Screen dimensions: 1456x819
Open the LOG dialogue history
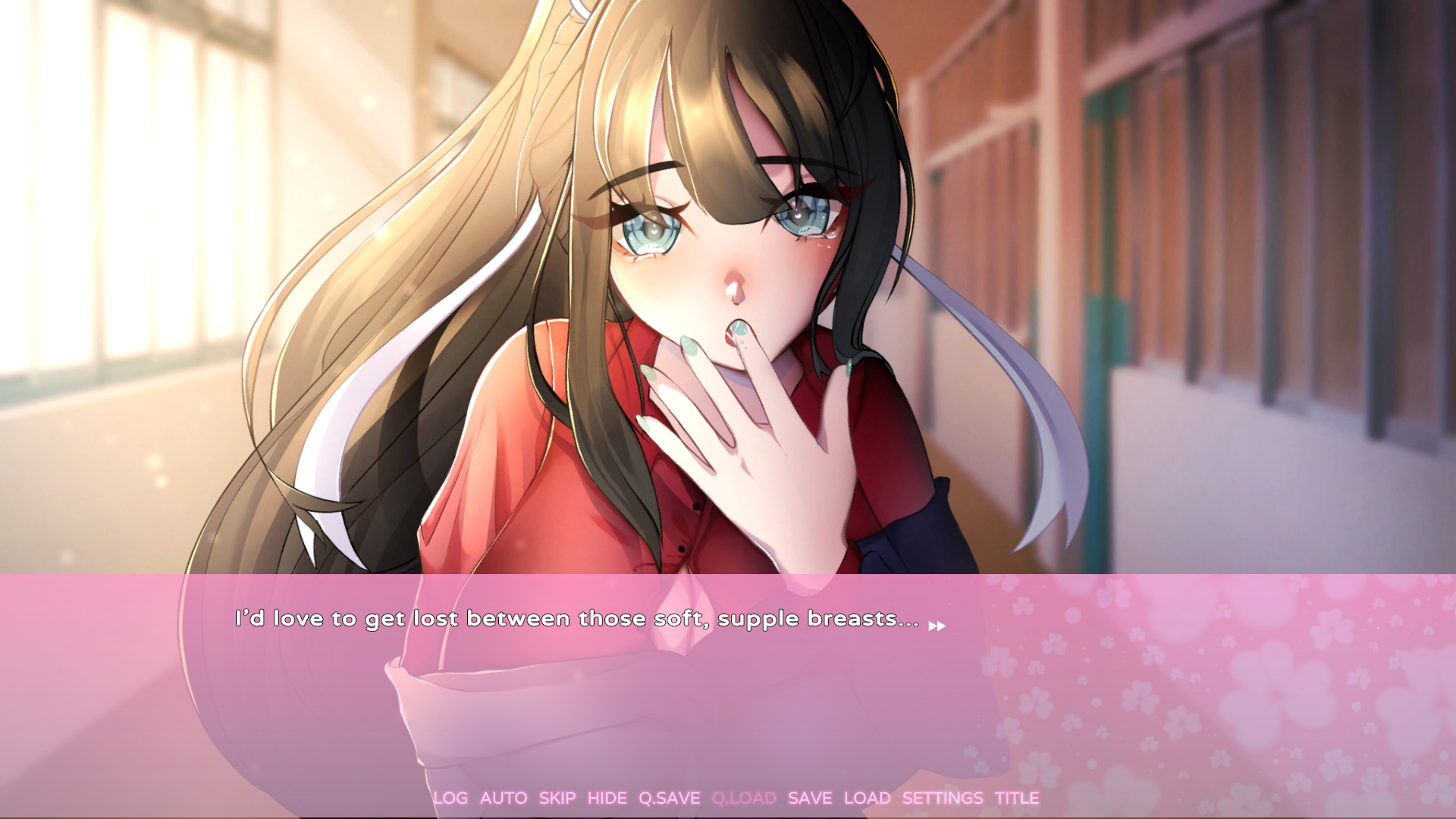[450, 798]
